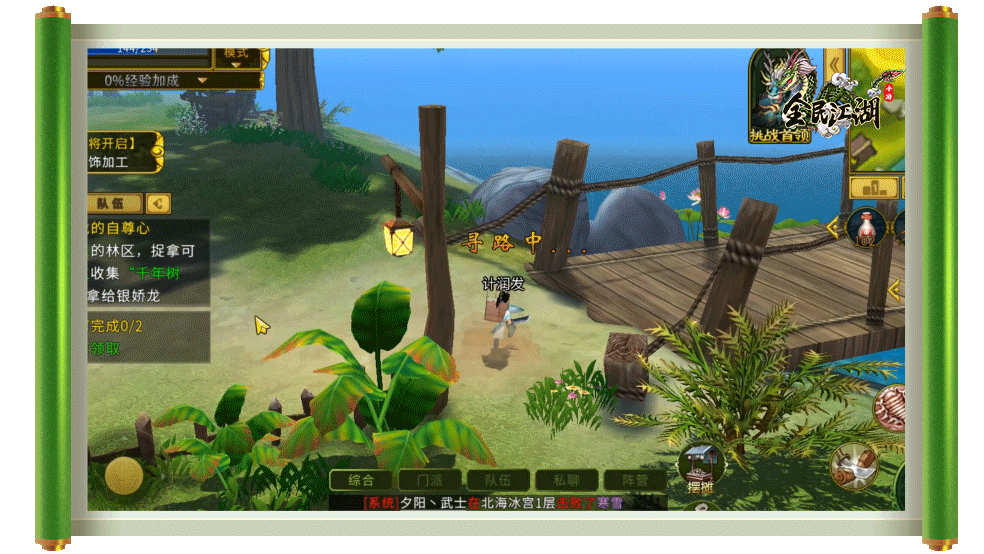Activate the sword attack skill button
The width and height of the screenshot is (984, 554).
[853, 464]
